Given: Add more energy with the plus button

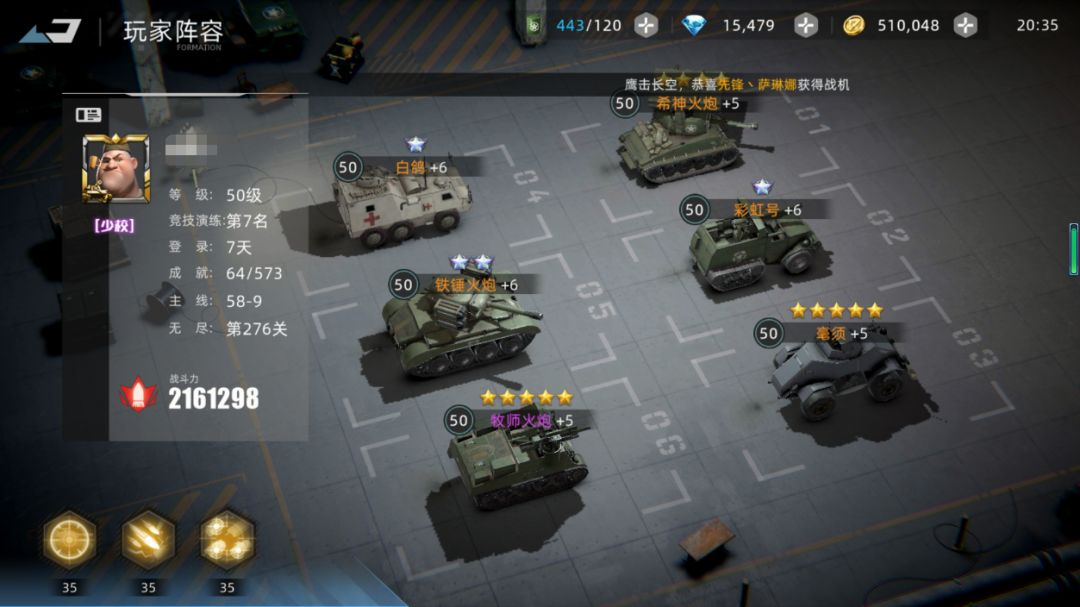Looking at the screenshot, I should [647, 26].
